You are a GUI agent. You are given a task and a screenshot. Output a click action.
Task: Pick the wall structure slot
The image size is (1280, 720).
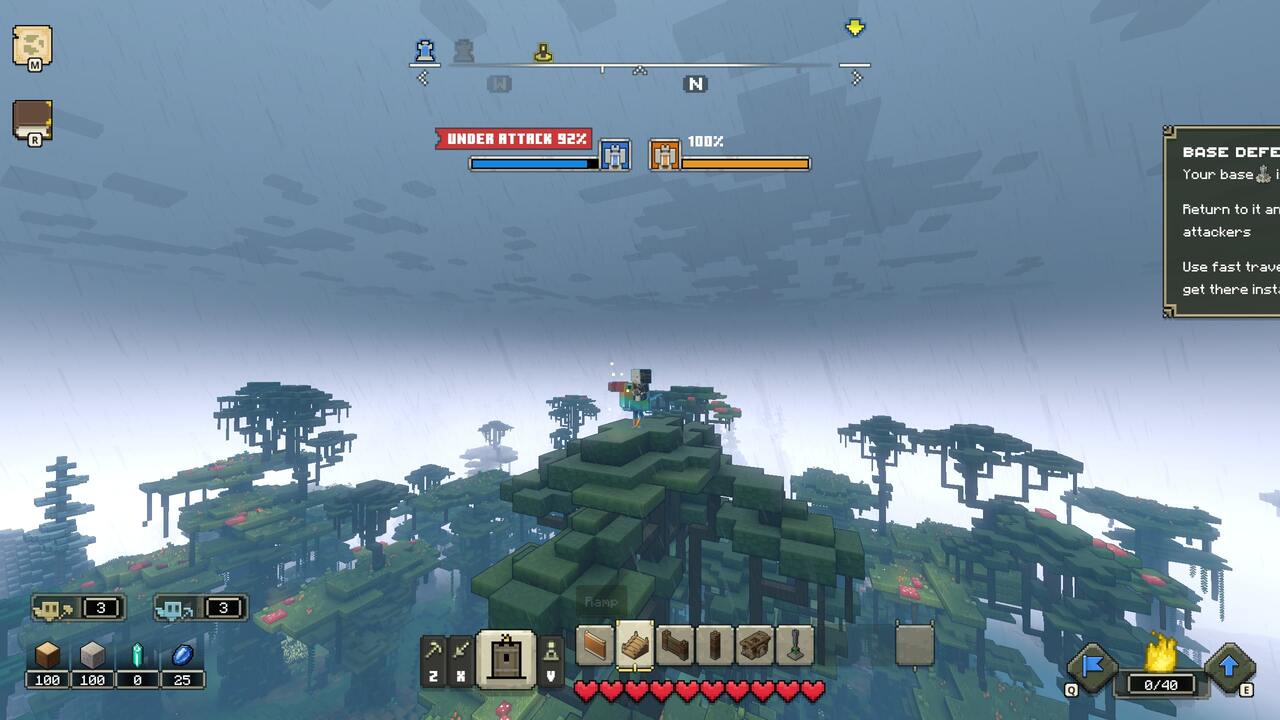pos(595,645)
